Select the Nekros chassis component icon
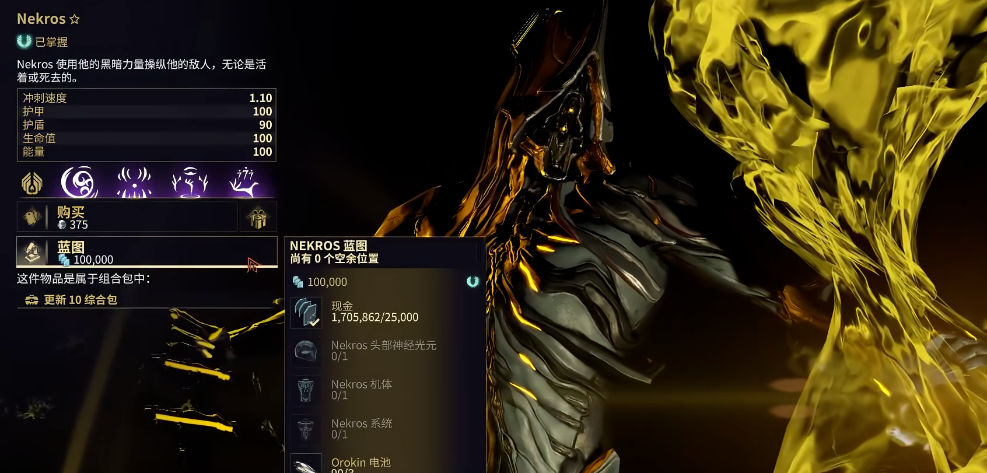 click(x=307, y=390)
